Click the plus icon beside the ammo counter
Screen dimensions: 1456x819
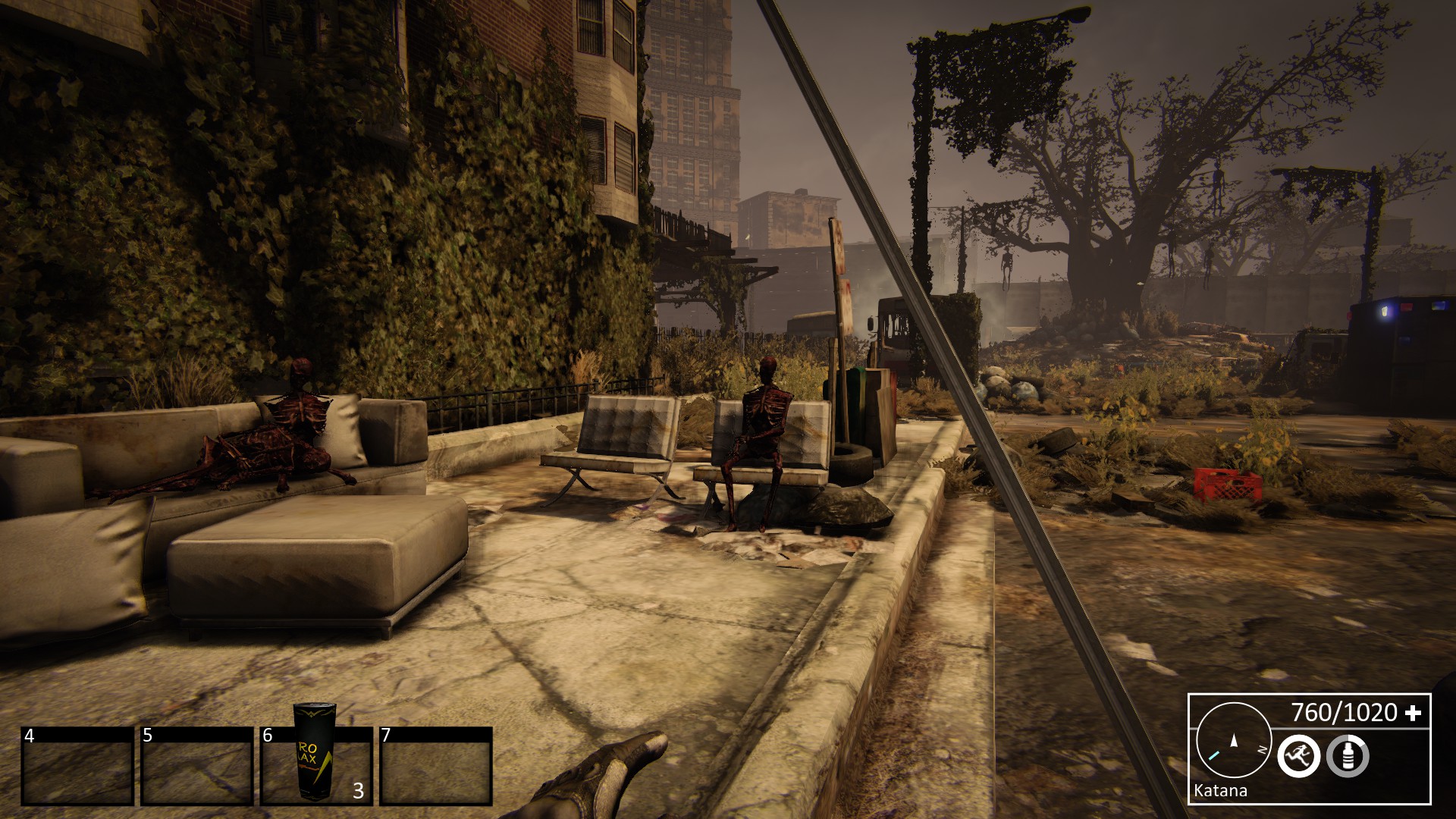coord(1415,714)
